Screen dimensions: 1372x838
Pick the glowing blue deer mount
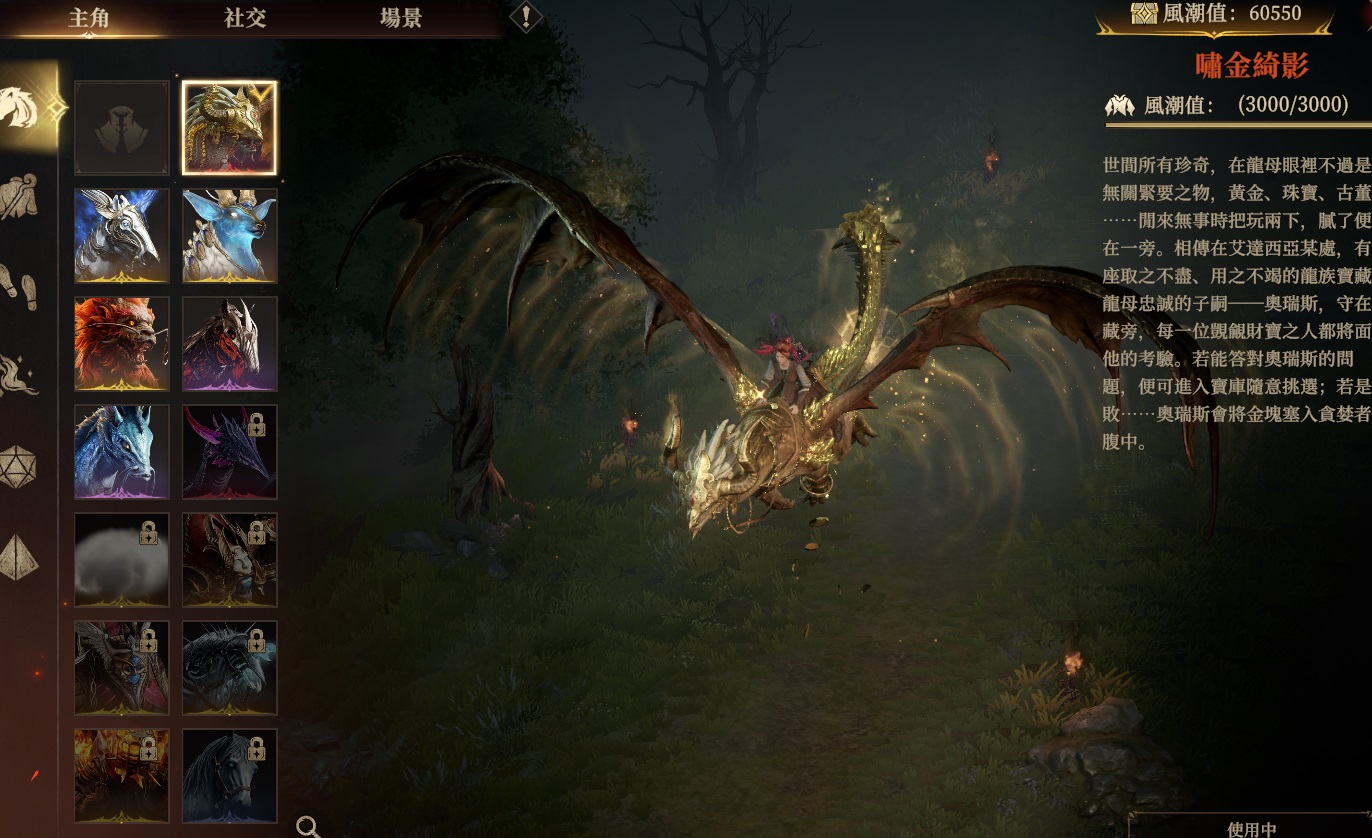tap(230, 236)
